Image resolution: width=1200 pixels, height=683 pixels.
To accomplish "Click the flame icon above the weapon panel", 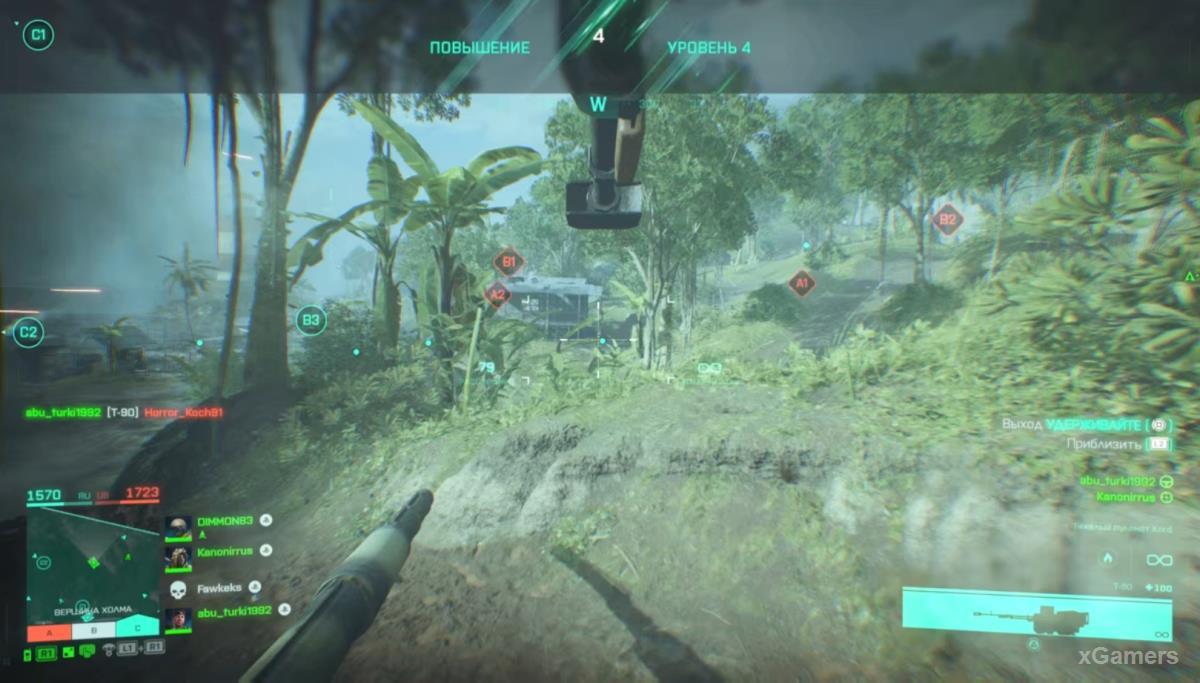I will click(1107, 559).
